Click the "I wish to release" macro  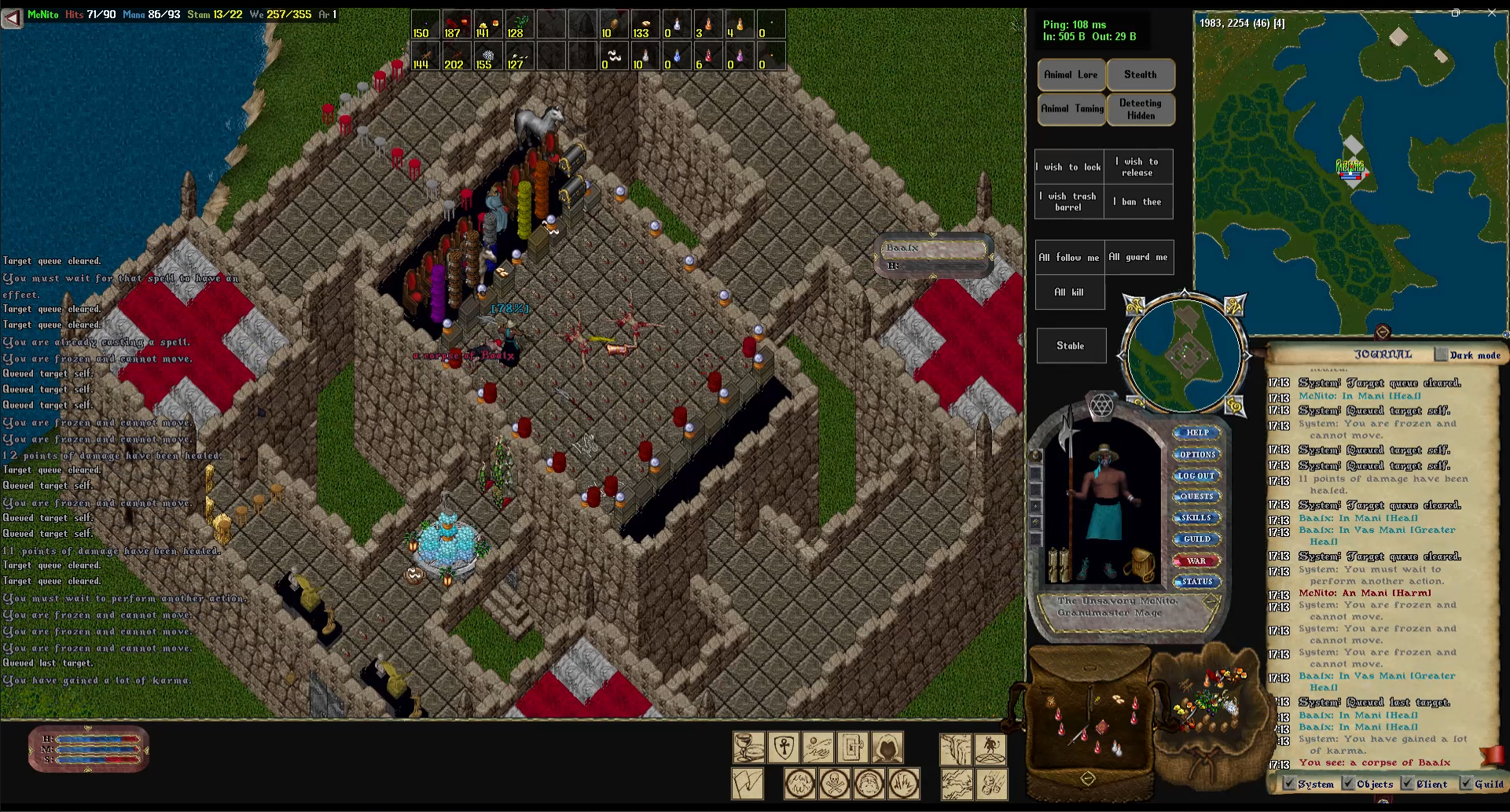pos(1138,167)
